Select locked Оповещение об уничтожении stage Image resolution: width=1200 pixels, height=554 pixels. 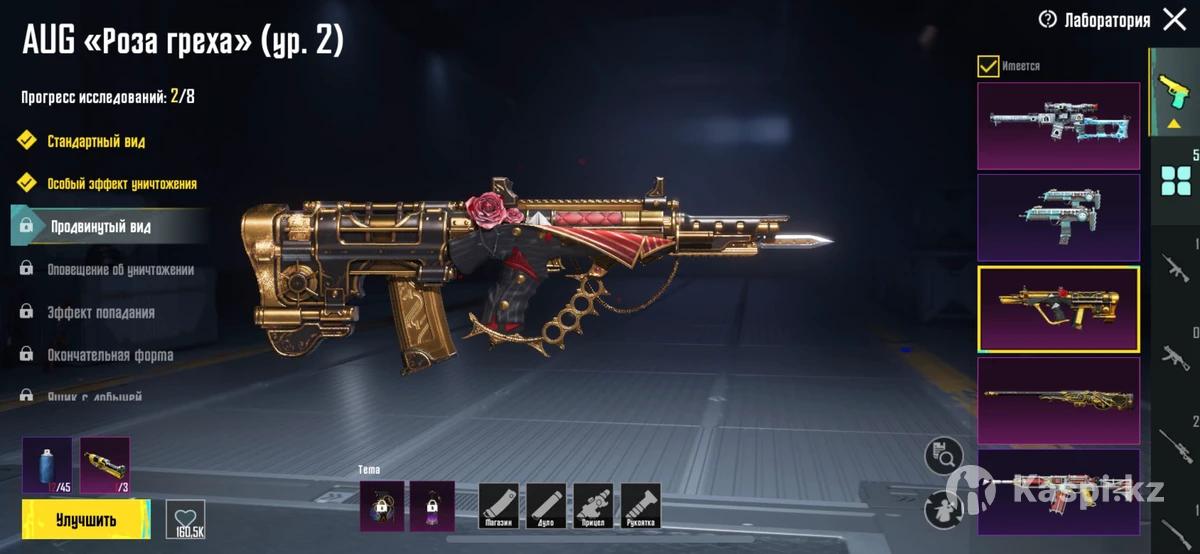pyautogui.click(x=120, y=270)
